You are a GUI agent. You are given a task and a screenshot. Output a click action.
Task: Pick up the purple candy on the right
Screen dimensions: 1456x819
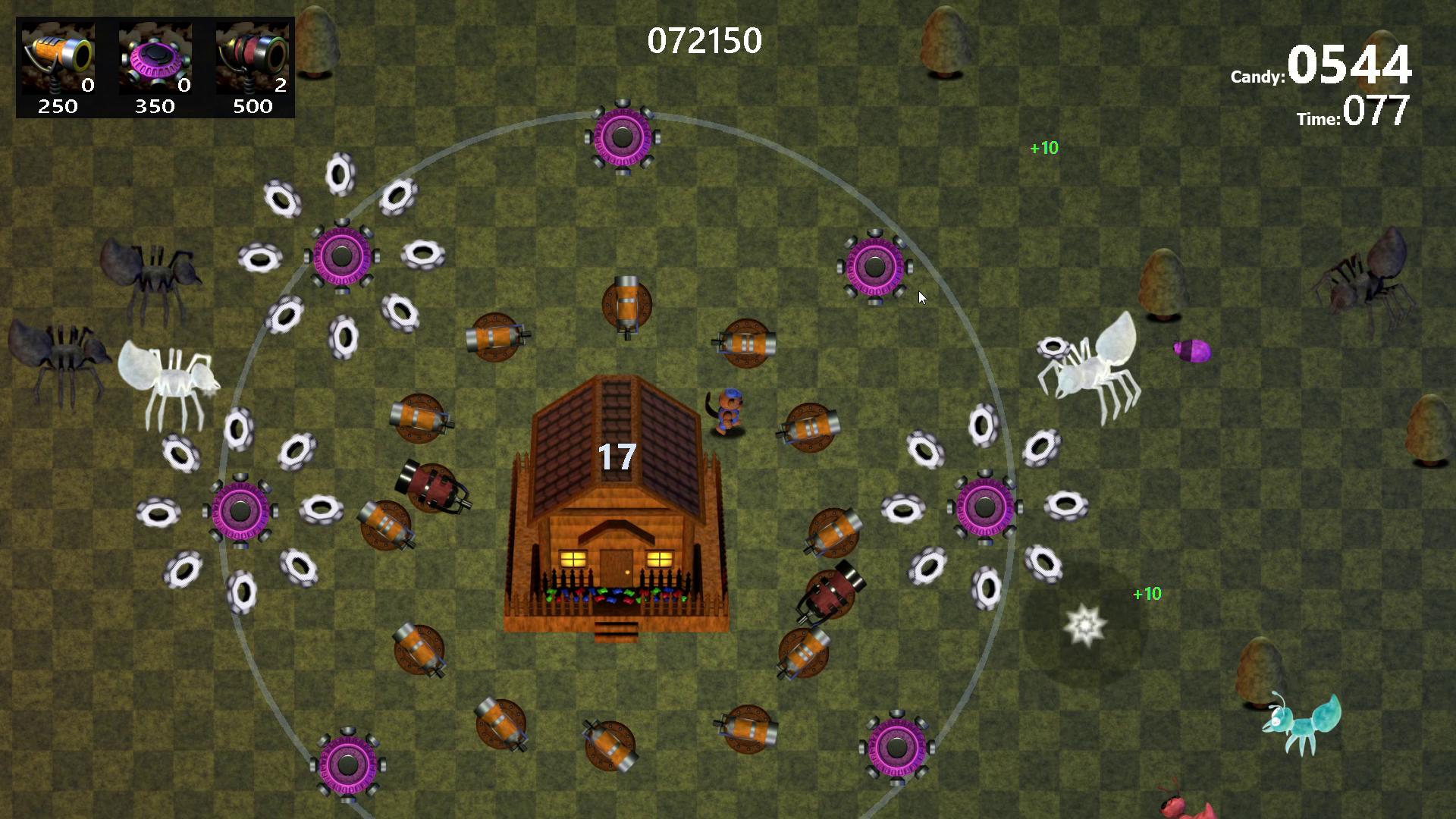click(1191, 351)
